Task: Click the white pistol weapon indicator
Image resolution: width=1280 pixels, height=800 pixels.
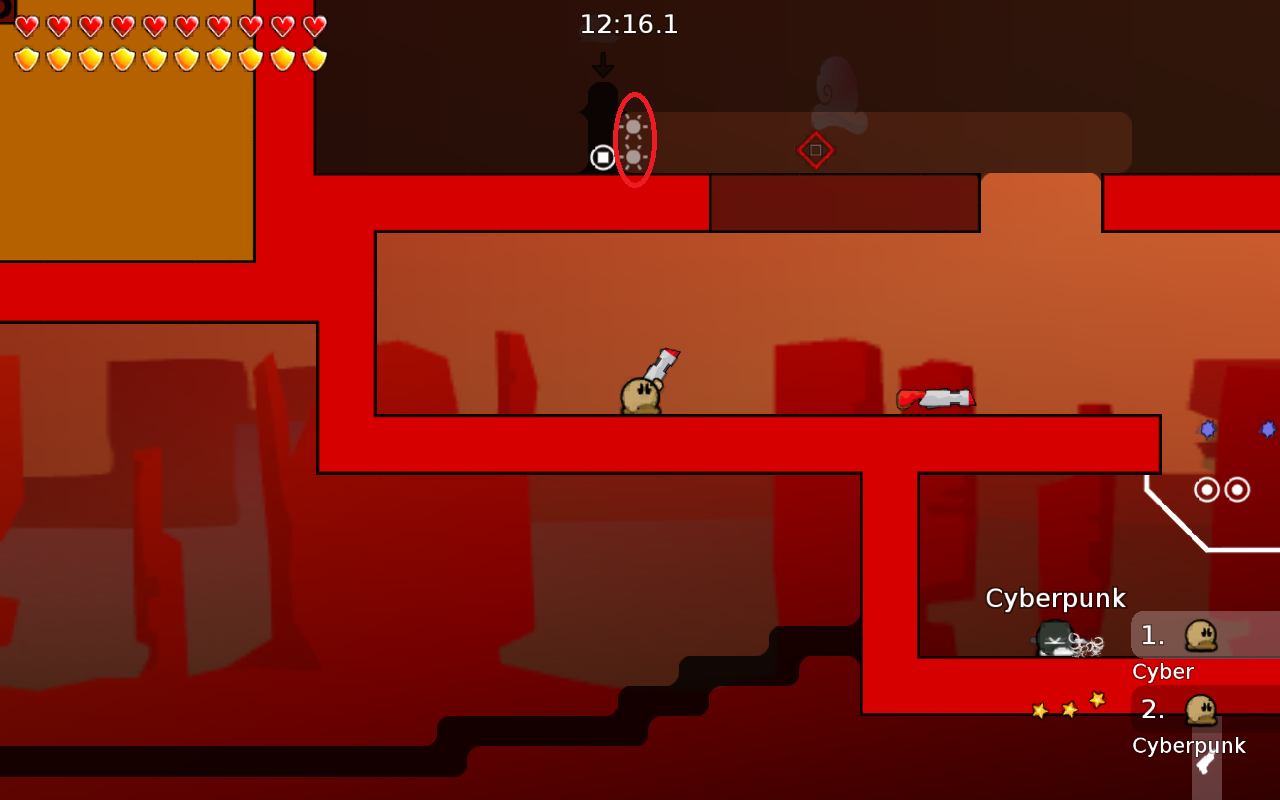Action: click(x=1206, y=763)
